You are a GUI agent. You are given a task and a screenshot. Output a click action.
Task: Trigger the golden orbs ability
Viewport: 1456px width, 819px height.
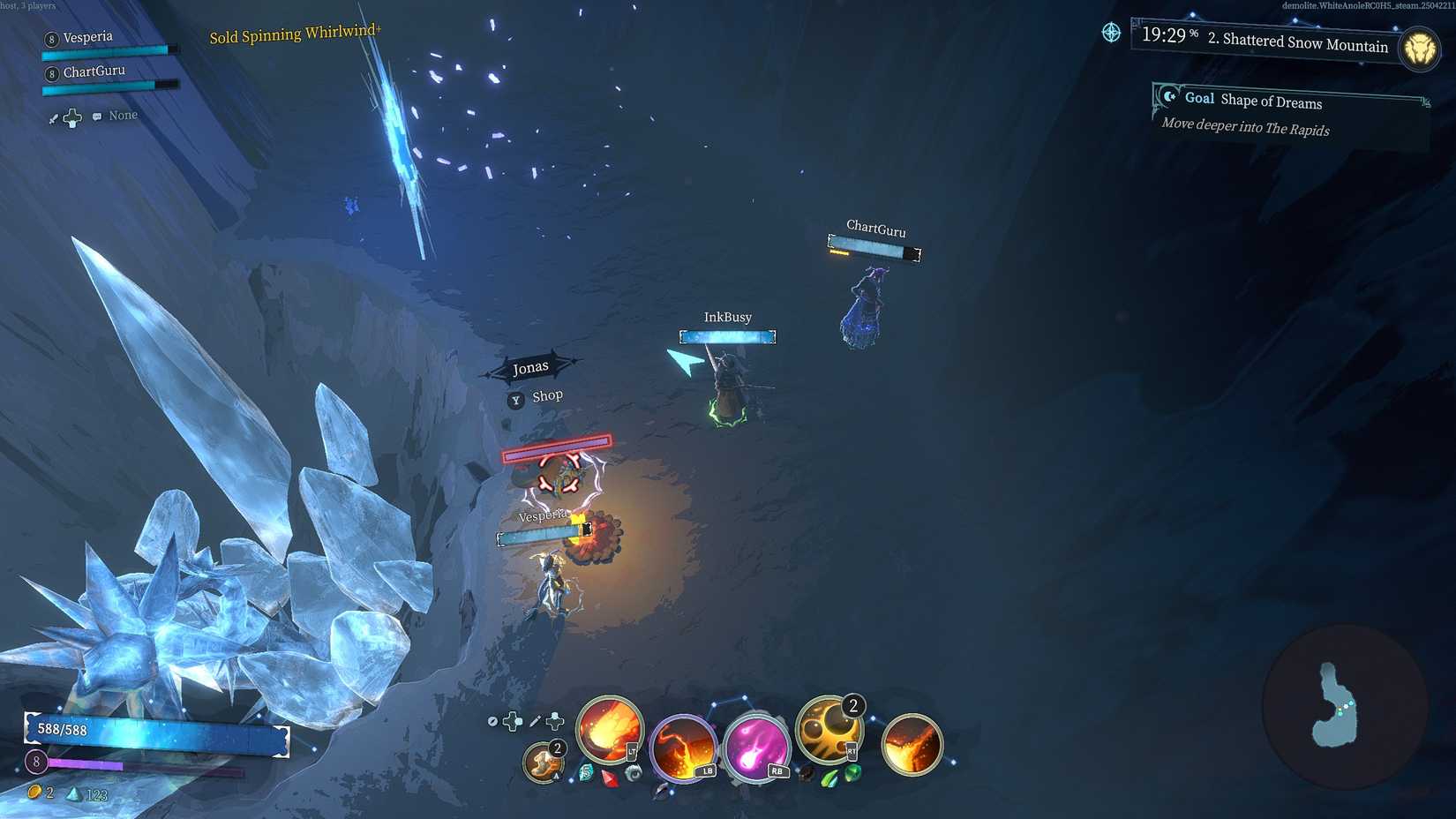(828, 730)
